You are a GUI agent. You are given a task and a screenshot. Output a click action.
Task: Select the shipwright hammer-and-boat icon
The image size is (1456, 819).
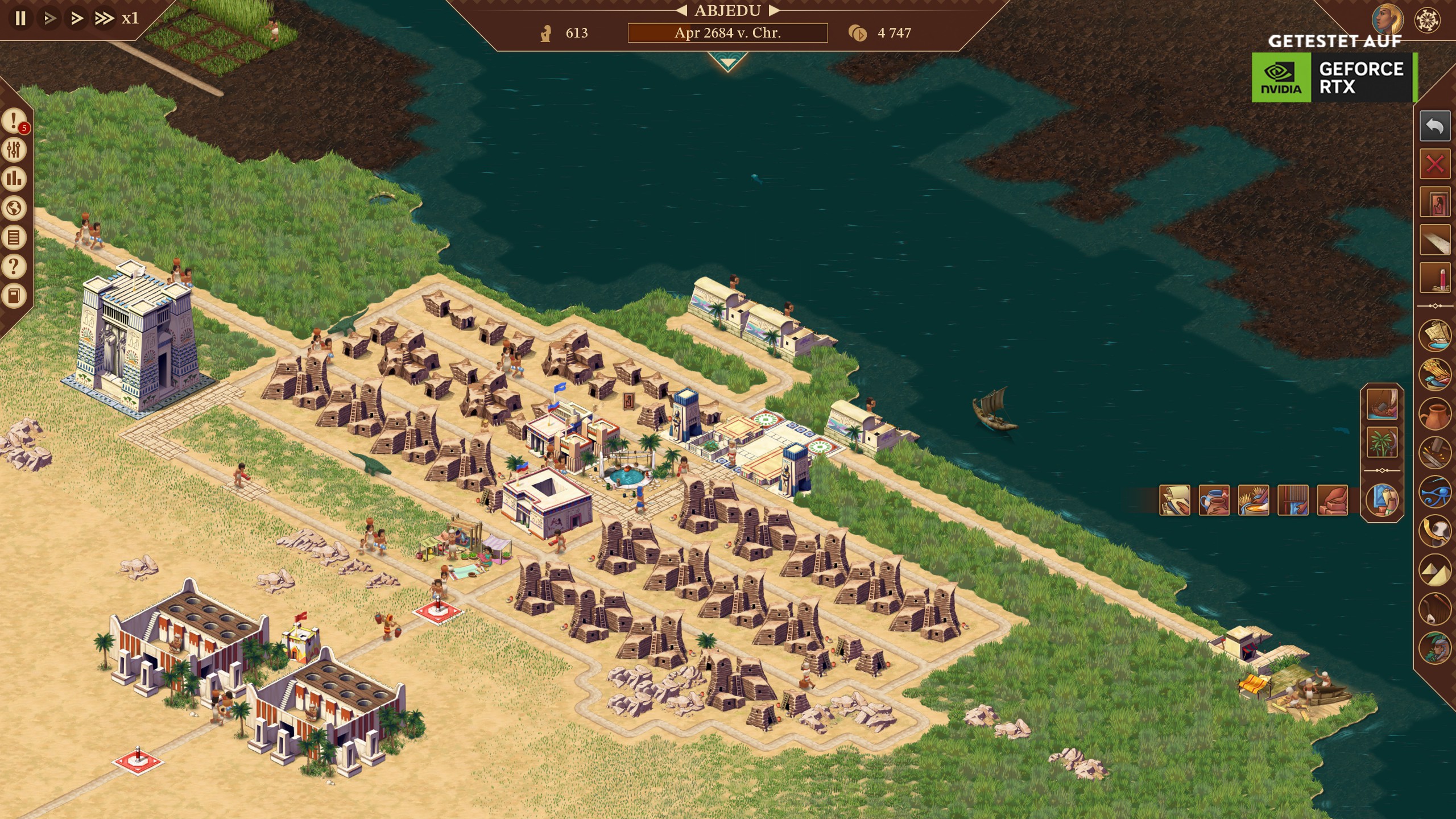tap(1382, 403)
